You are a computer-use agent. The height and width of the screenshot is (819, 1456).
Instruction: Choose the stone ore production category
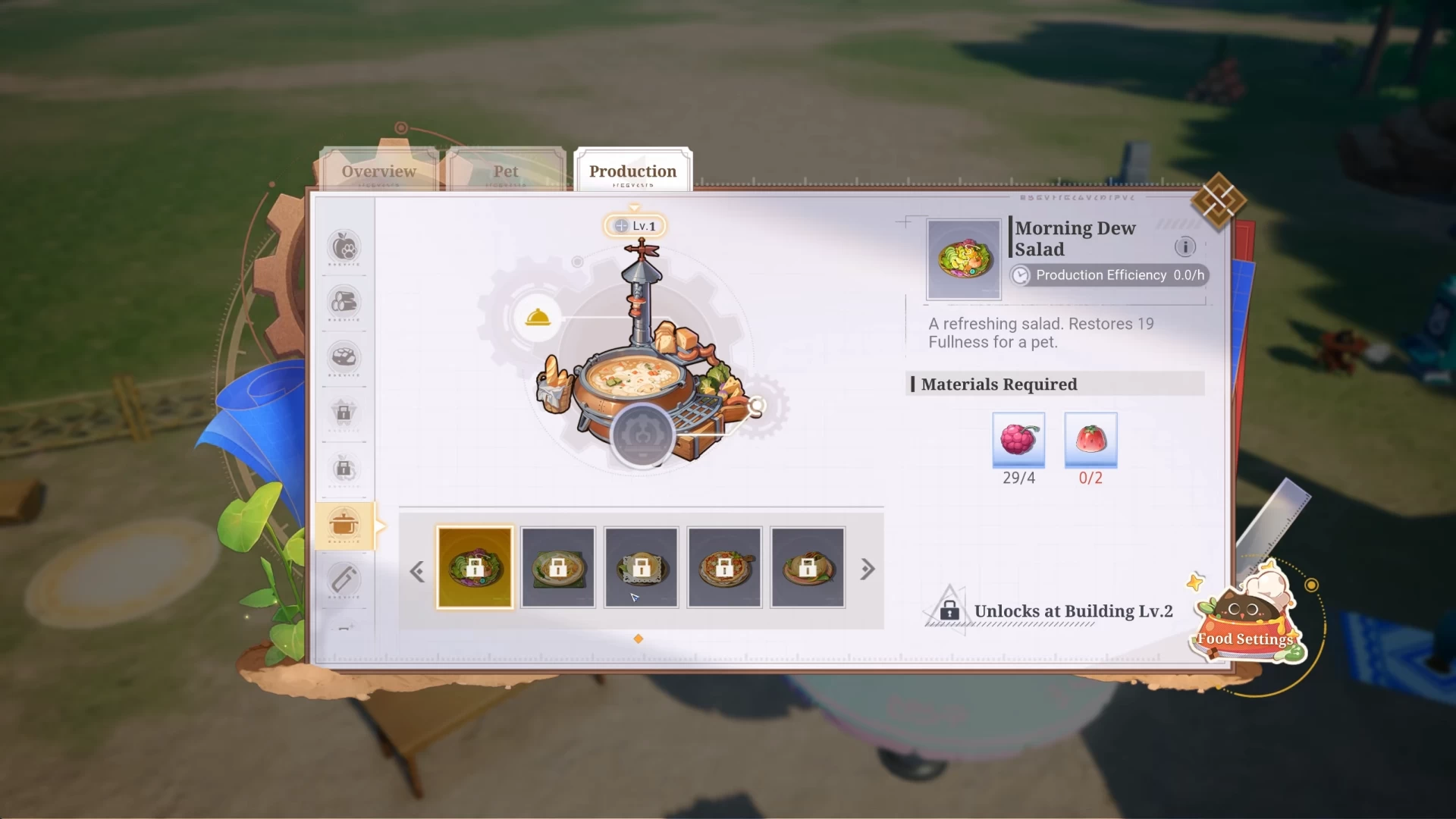[344, 357]
